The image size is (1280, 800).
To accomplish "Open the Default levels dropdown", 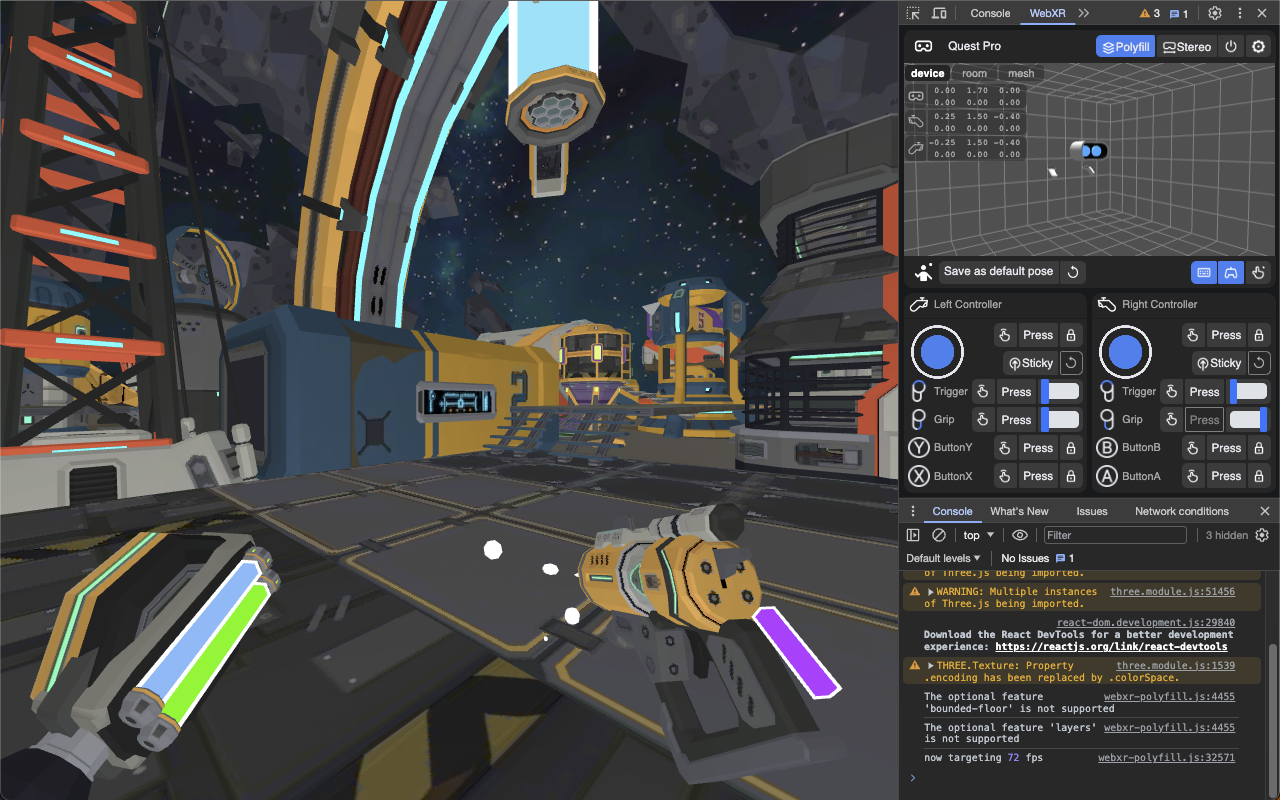I will (x=941, y=558).
